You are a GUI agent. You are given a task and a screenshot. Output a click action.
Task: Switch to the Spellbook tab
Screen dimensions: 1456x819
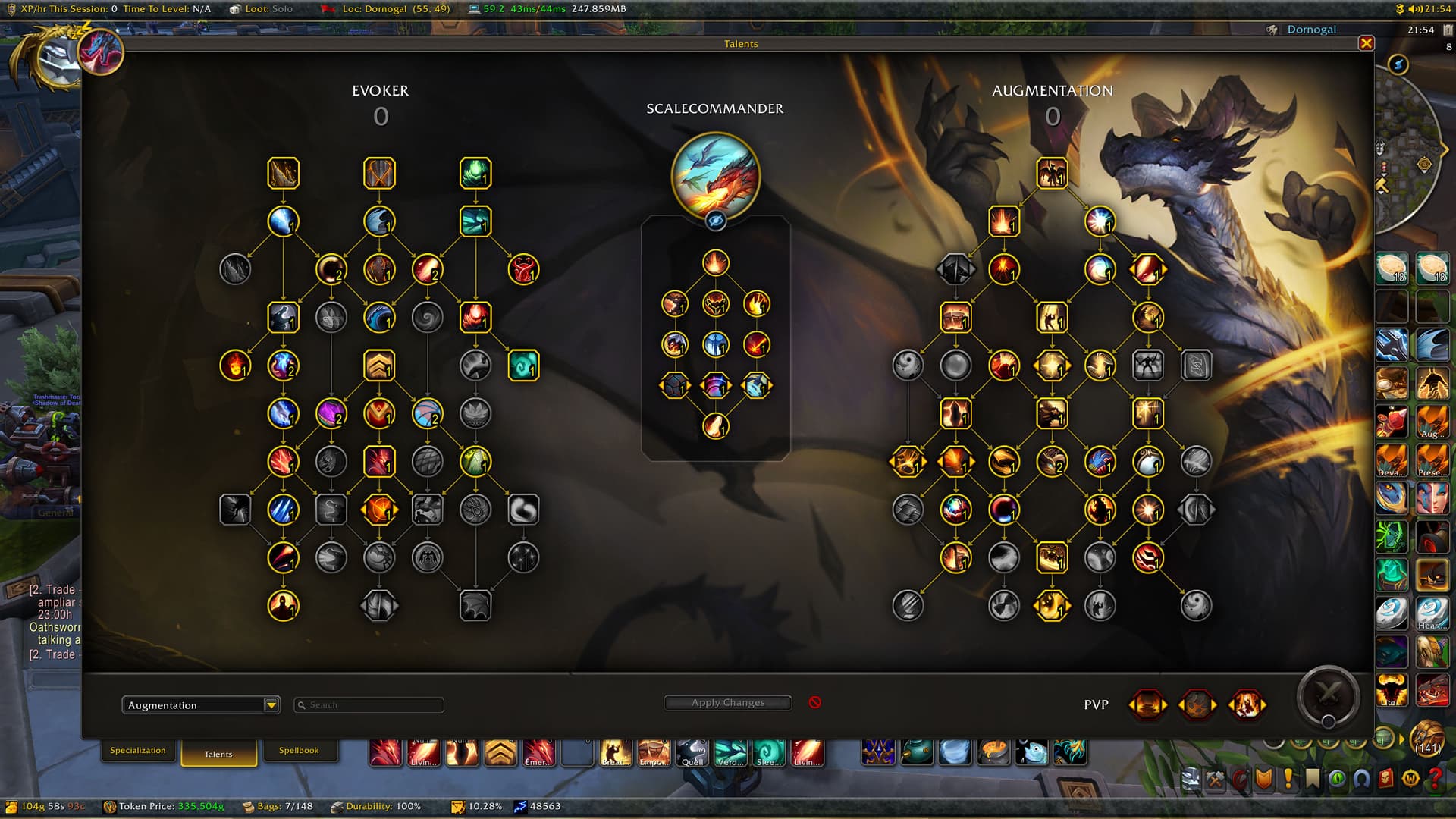tap(298, 751)
